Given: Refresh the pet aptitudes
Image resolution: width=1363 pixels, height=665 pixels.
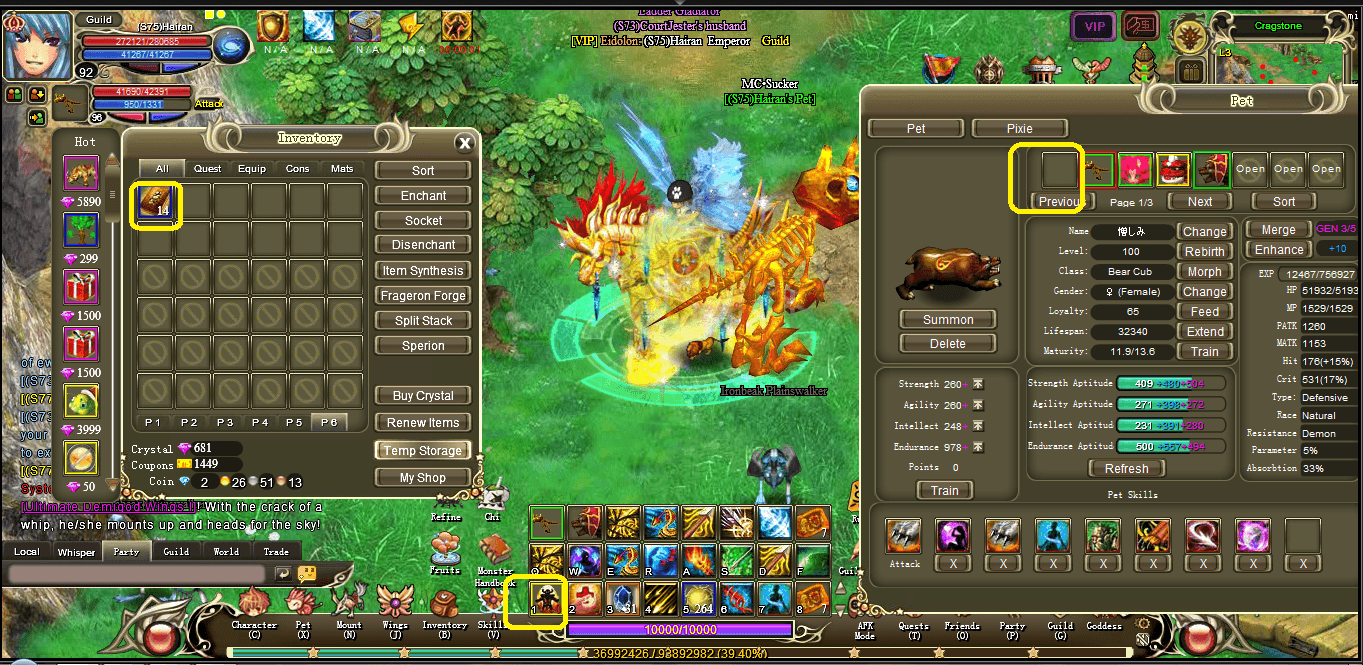Looking at the screenshot, I should point(1126,469).
